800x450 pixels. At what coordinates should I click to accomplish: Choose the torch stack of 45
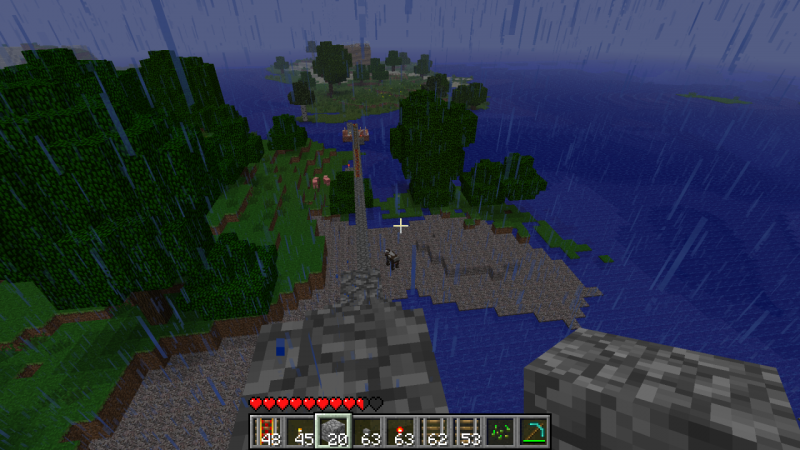coord(299,431)
